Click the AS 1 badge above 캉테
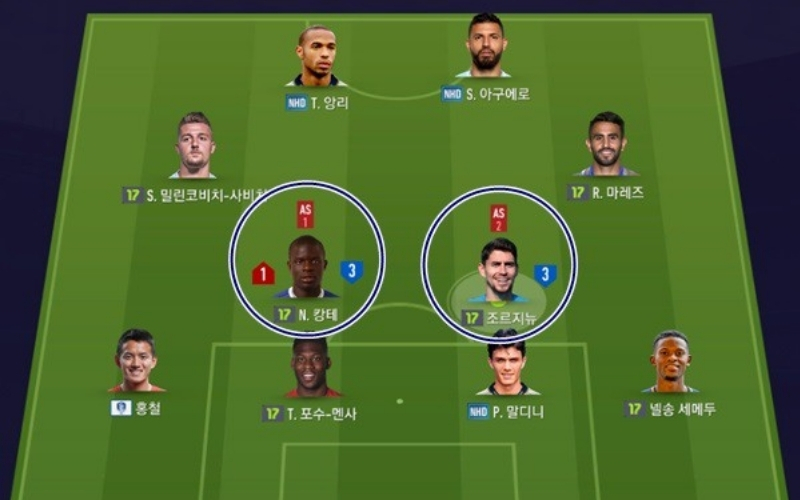 pyautogui.click(x=305, y=215)
